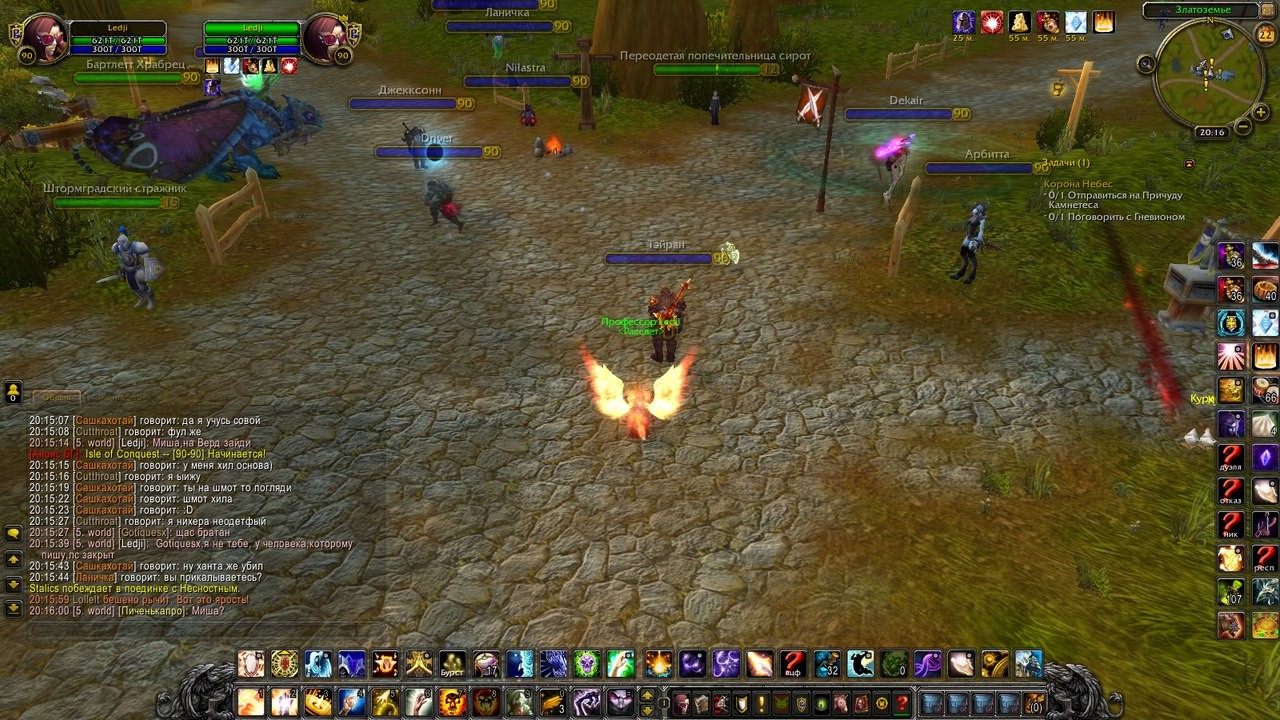This screenshot has height=720, width=1280.
Task: Open the main backpack bag slot
Action: [1033, 703]
